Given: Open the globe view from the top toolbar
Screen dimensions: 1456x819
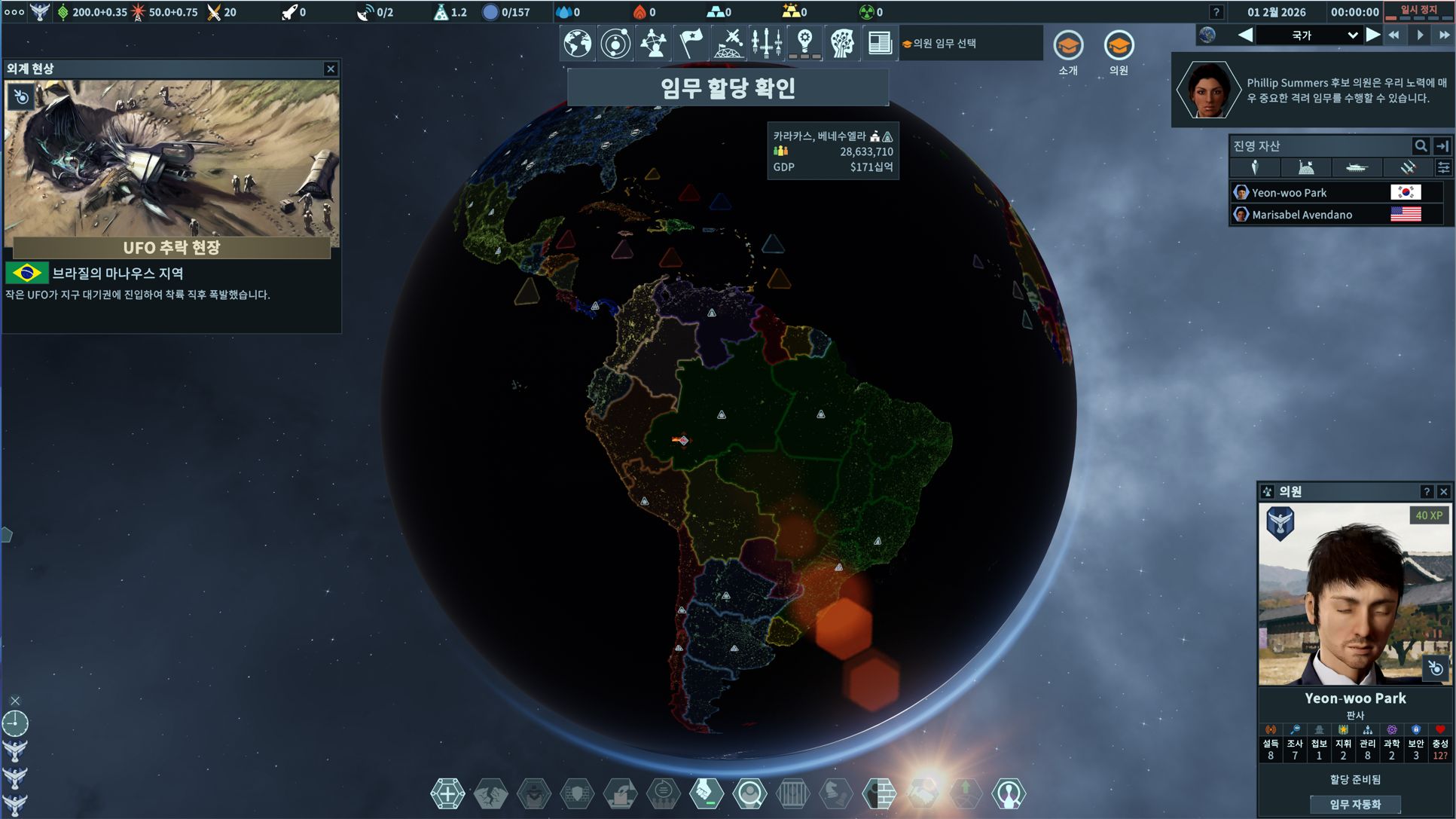Looking at the screenshot, I should 578,44.
